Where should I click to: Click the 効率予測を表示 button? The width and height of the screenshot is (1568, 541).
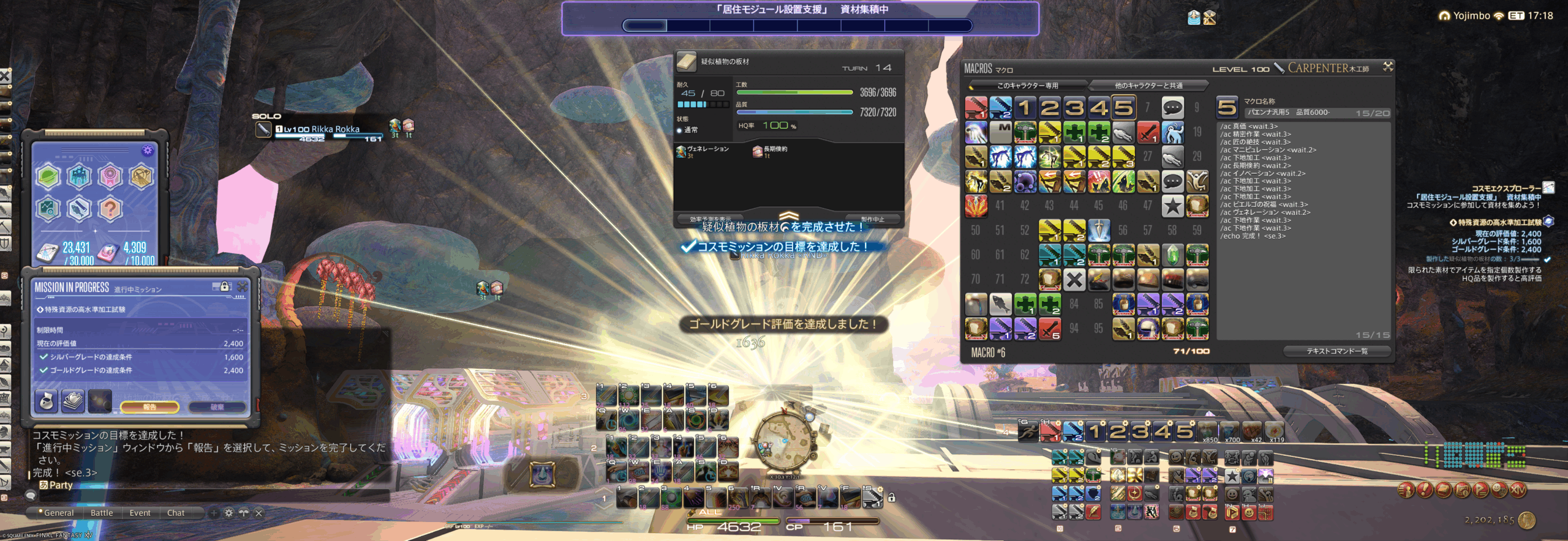(x=710, y=219)
